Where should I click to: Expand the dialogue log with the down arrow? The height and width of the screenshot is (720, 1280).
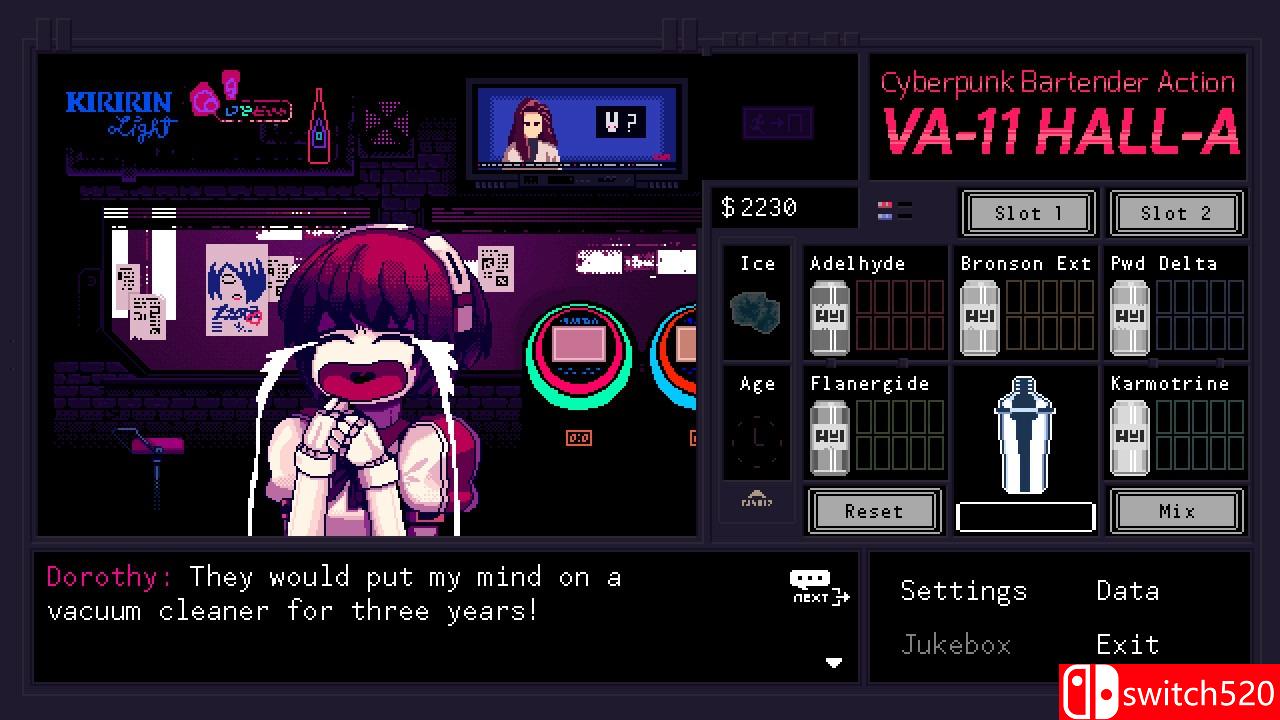[x=833, y=661]
